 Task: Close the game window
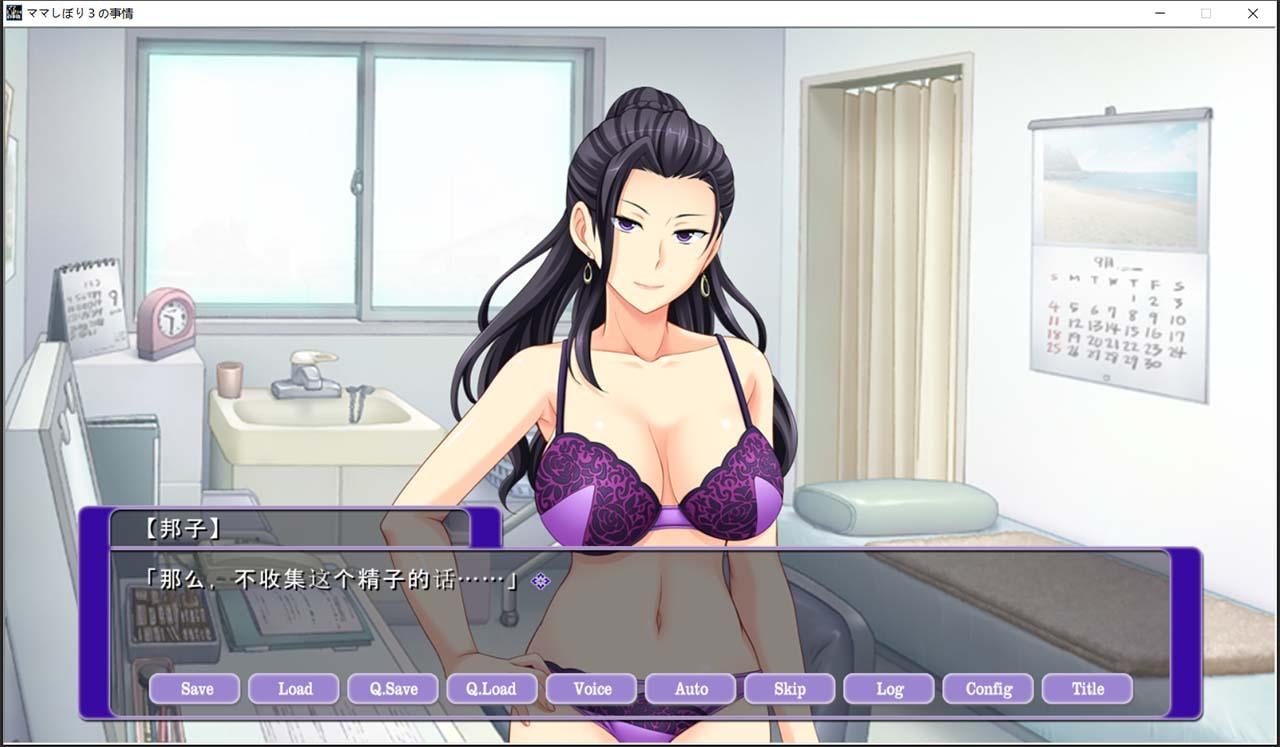tap(1253, 14)
